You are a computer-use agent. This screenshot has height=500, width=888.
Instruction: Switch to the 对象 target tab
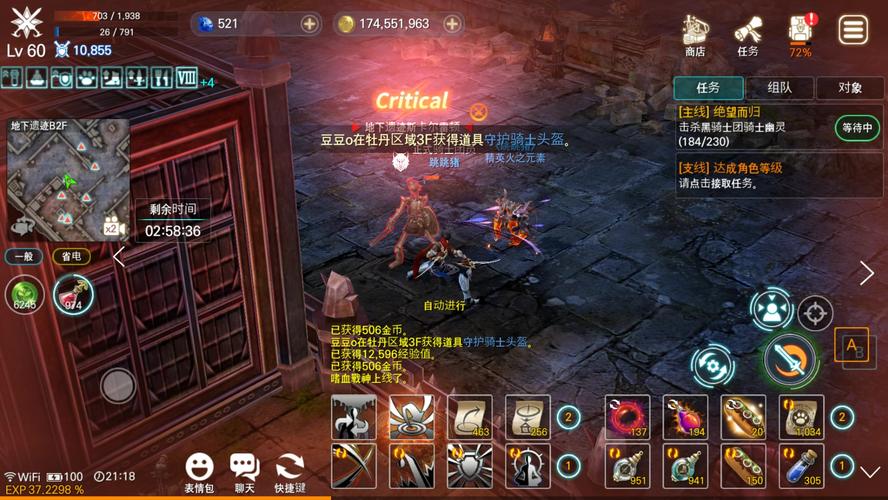pos(849,88)
